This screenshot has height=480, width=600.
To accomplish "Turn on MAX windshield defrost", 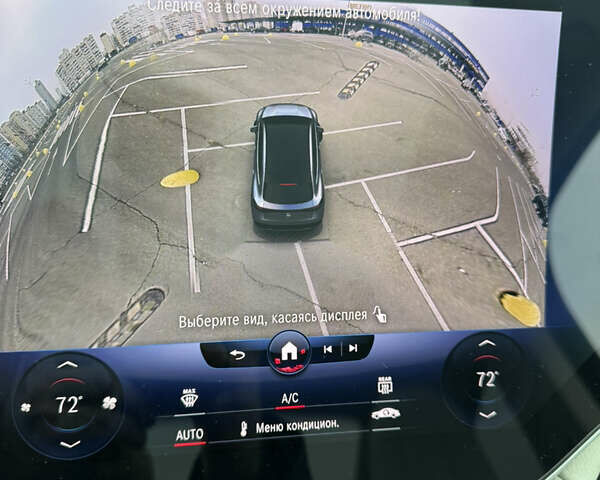I will 188,398.
